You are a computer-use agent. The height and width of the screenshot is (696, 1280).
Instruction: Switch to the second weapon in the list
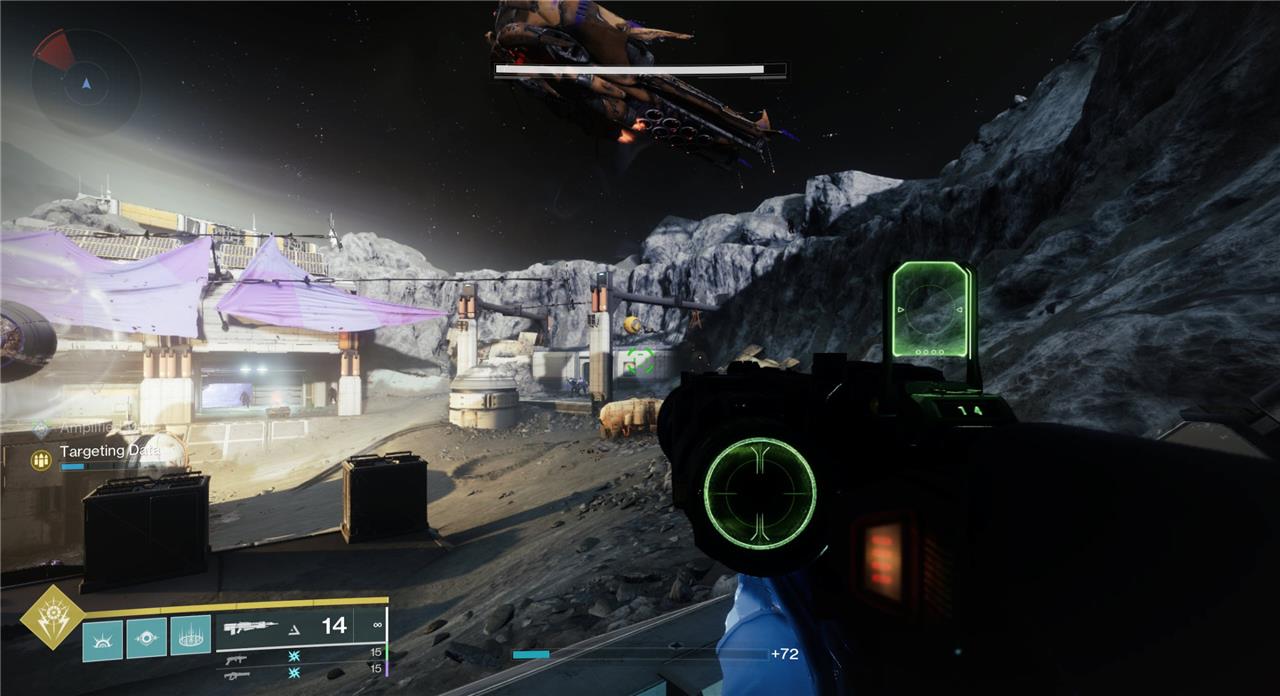(x=237, y=659)
